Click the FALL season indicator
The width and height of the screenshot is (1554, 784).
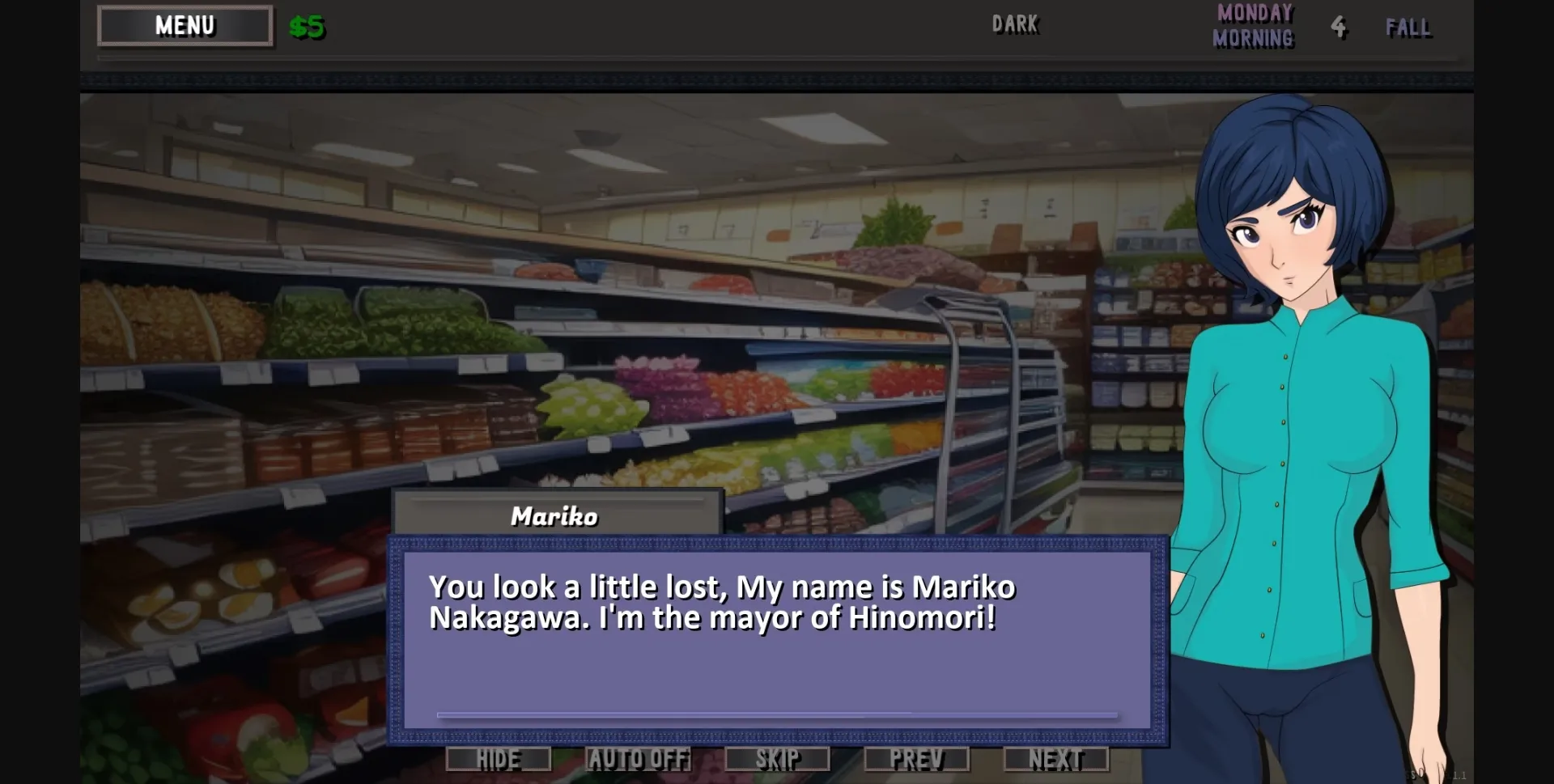click(1409, 28)
